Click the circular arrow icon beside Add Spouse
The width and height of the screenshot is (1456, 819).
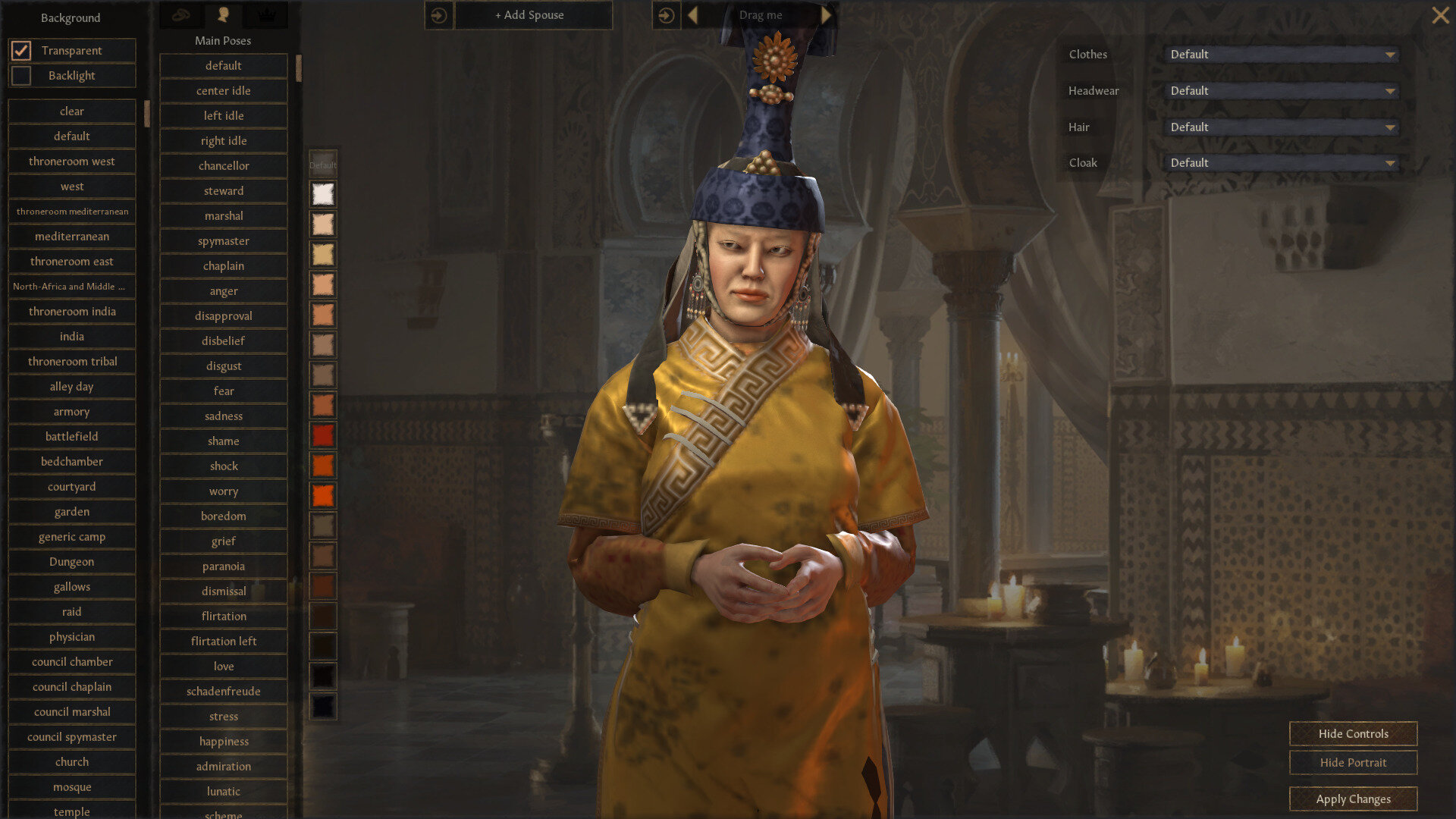tap(438, 15)
